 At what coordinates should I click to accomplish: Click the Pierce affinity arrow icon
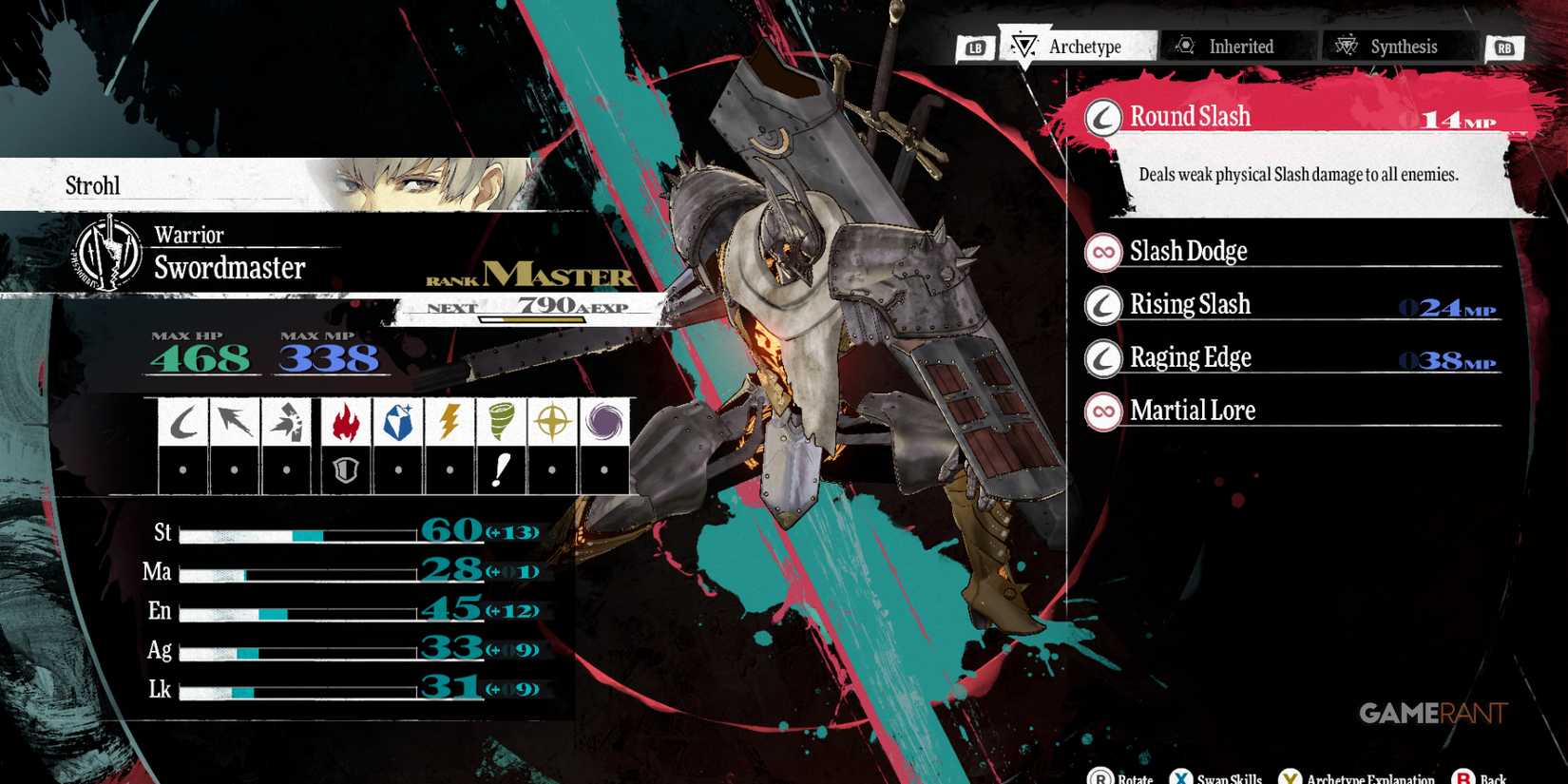tap(234, 421)
